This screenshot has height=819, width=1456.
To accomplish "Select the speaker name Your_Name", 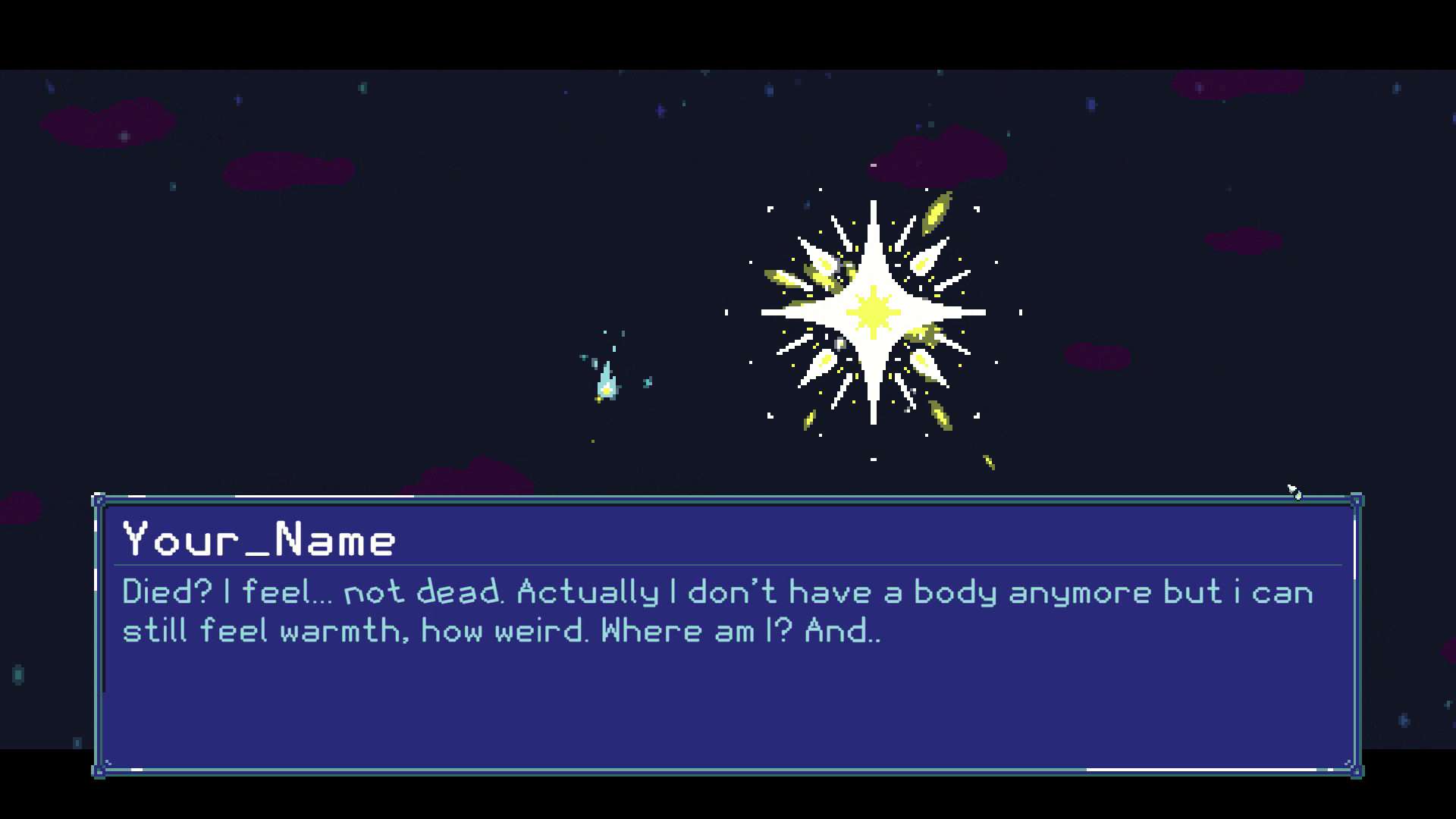I will (258, 538).
